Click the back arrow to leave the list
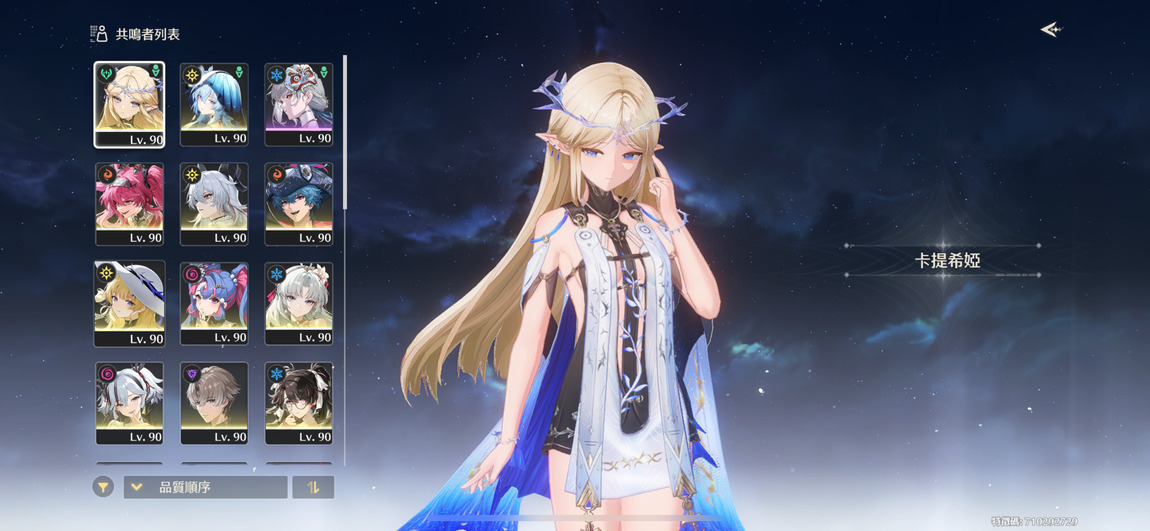 1050,30
